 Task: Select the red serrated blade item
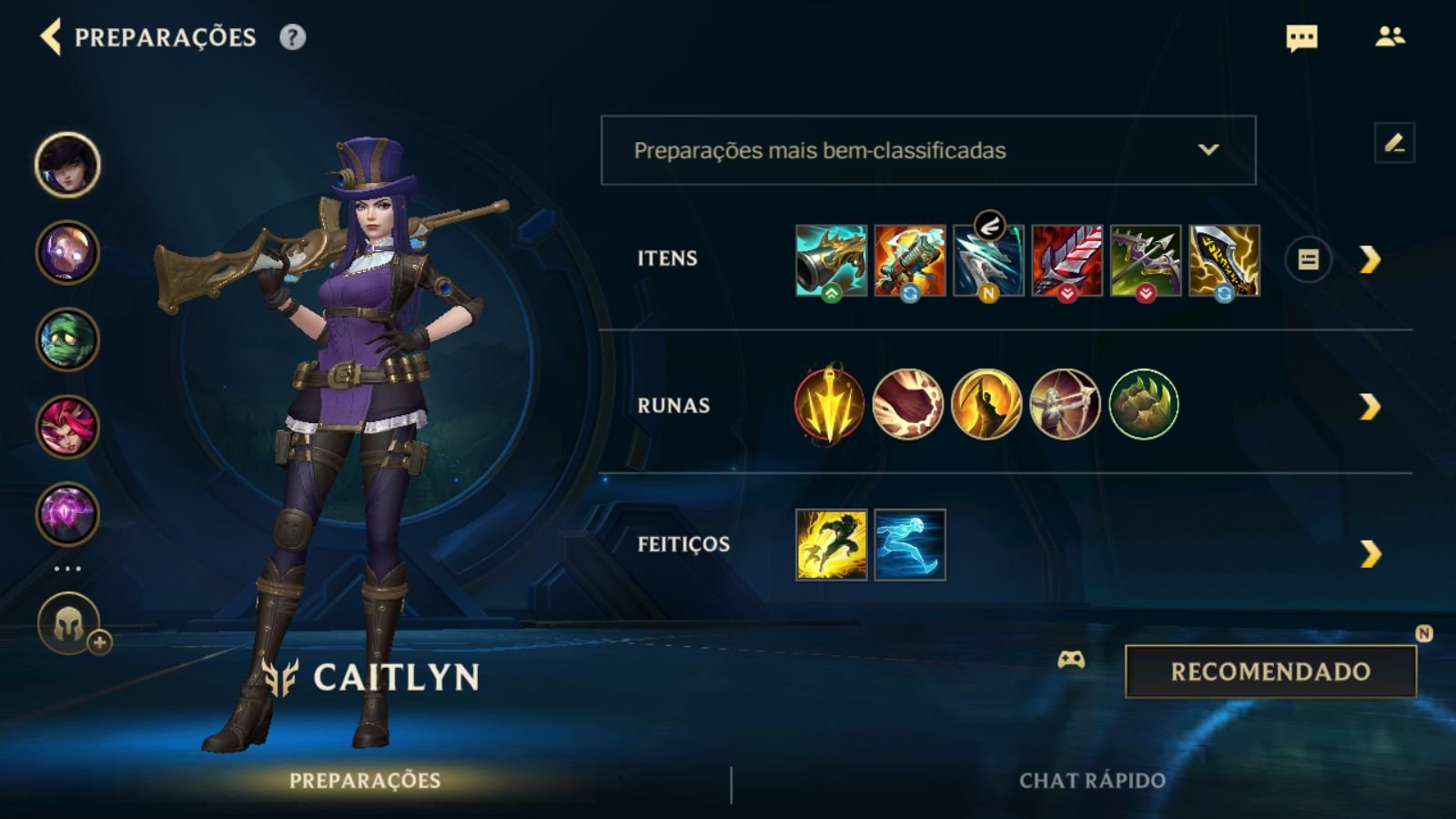click(1067, 261)
